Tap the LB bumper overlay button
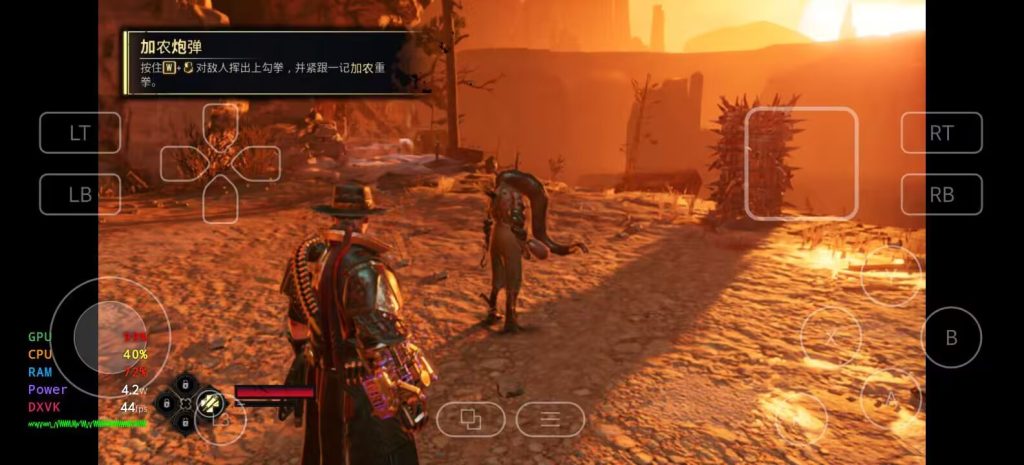 click(x=80, y=194)
